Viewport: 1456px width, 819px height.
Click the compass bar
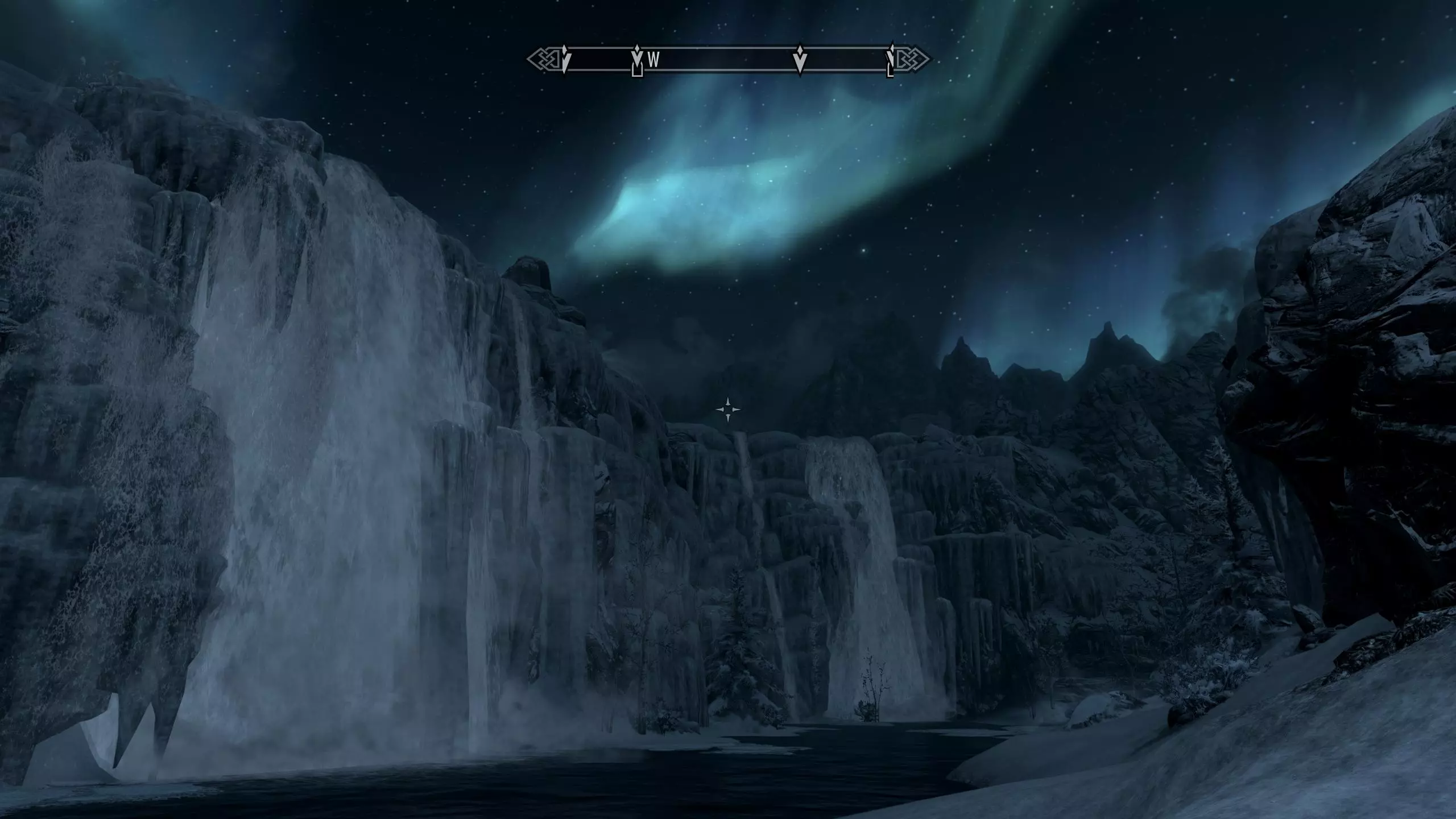point(728,59)
